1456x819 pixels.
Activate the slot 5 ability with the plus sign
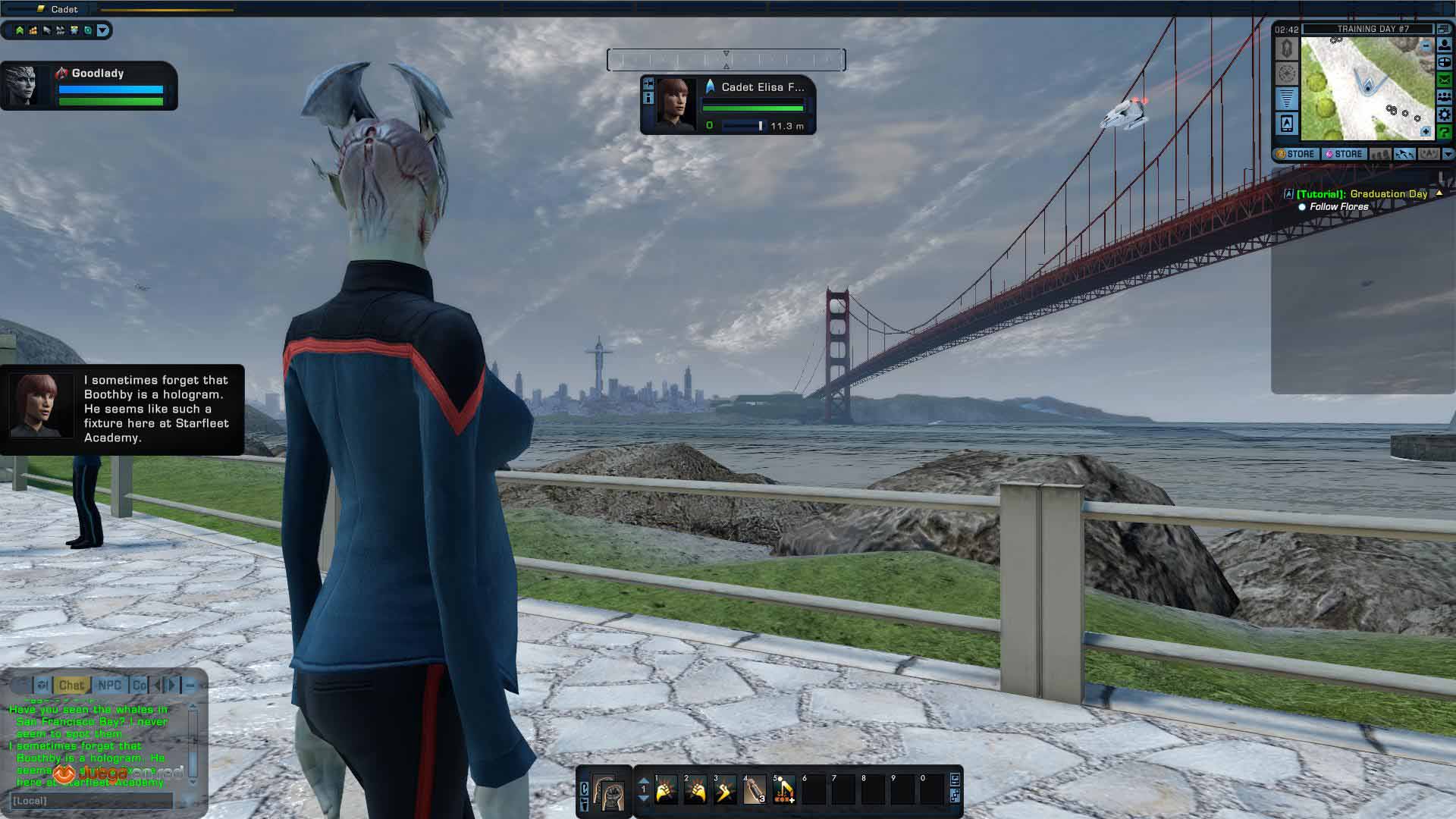(784, 790)
